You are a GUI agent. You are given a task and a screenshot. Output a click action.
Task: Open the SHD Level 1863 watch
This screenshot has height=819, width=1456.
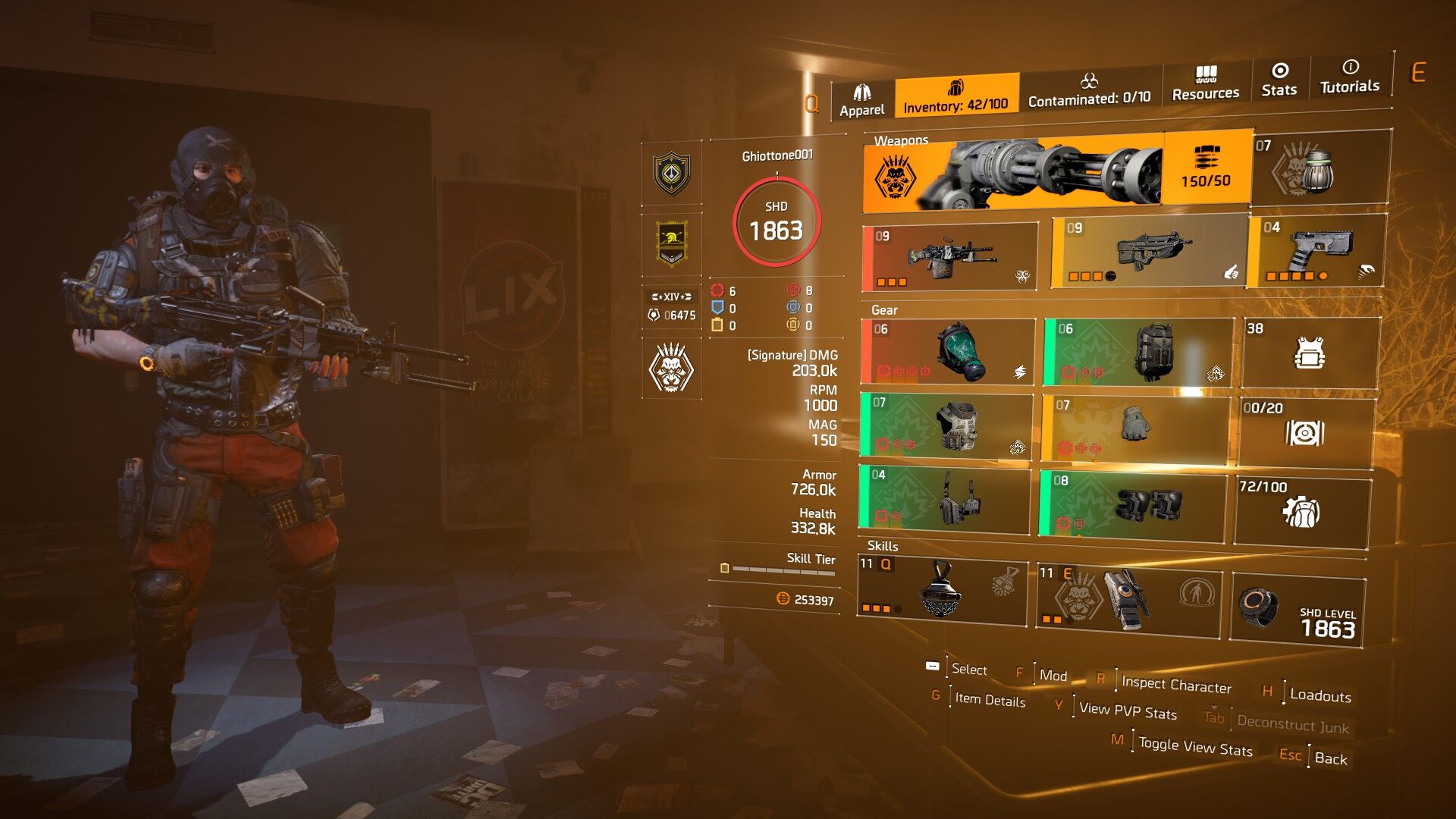point(1297,612)
